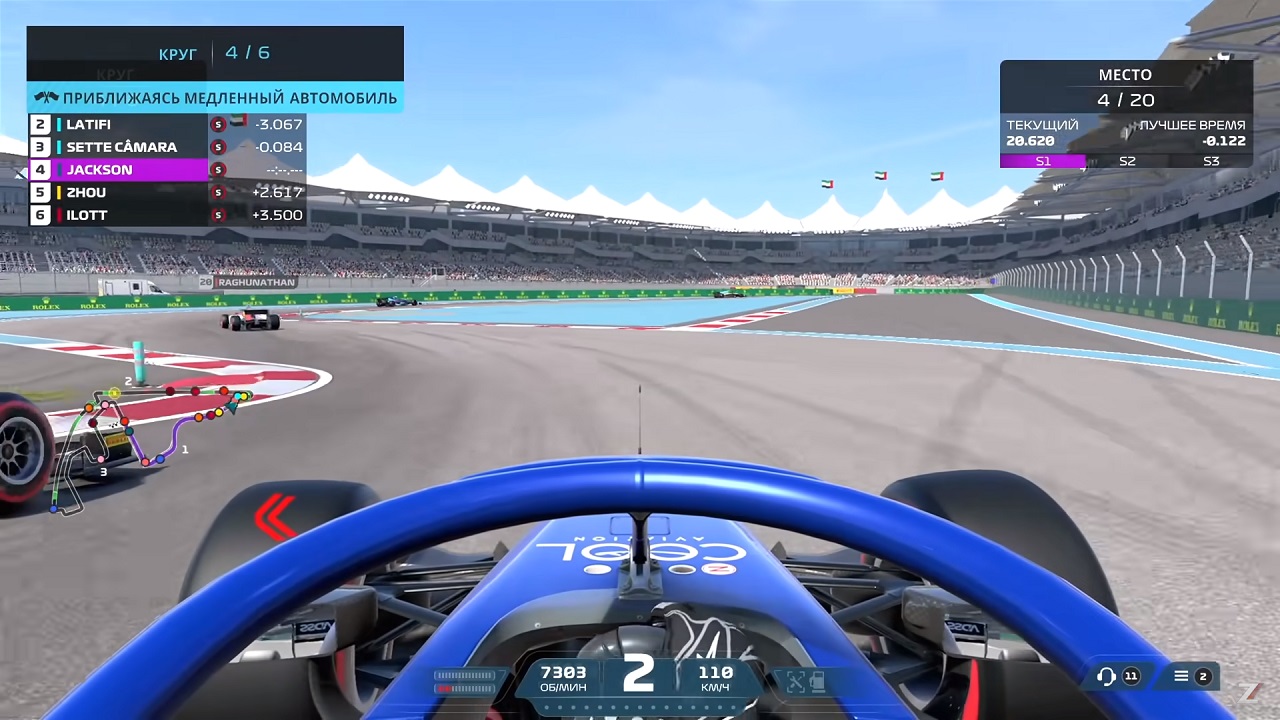This screenshot has height=720, width=1280.
Task: Select the fuel pump icon on the dashboard
Action: click(817, 681)
